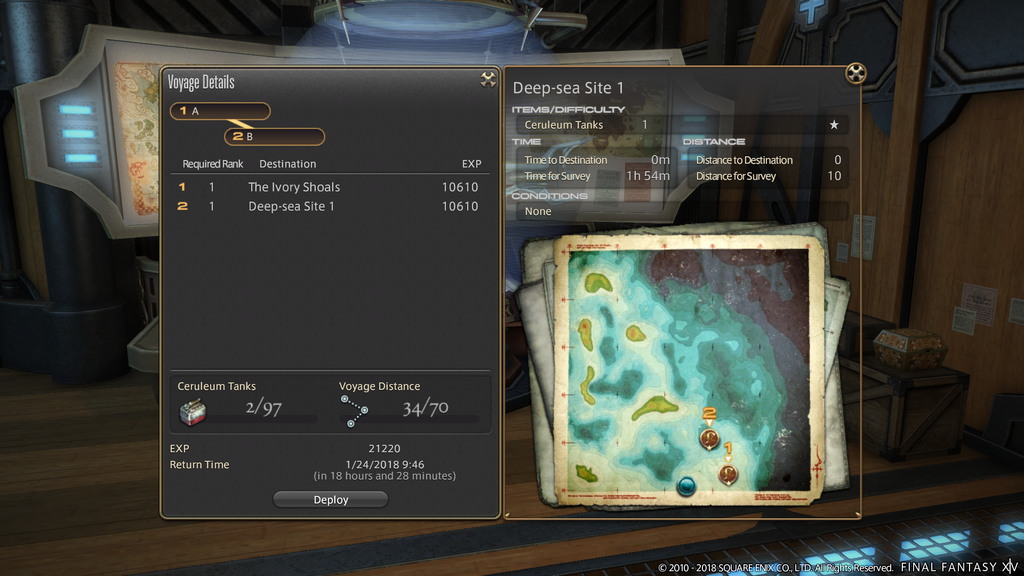
Task: Select the Deep-sea Site 1 destination row
Action: point(328,206)
